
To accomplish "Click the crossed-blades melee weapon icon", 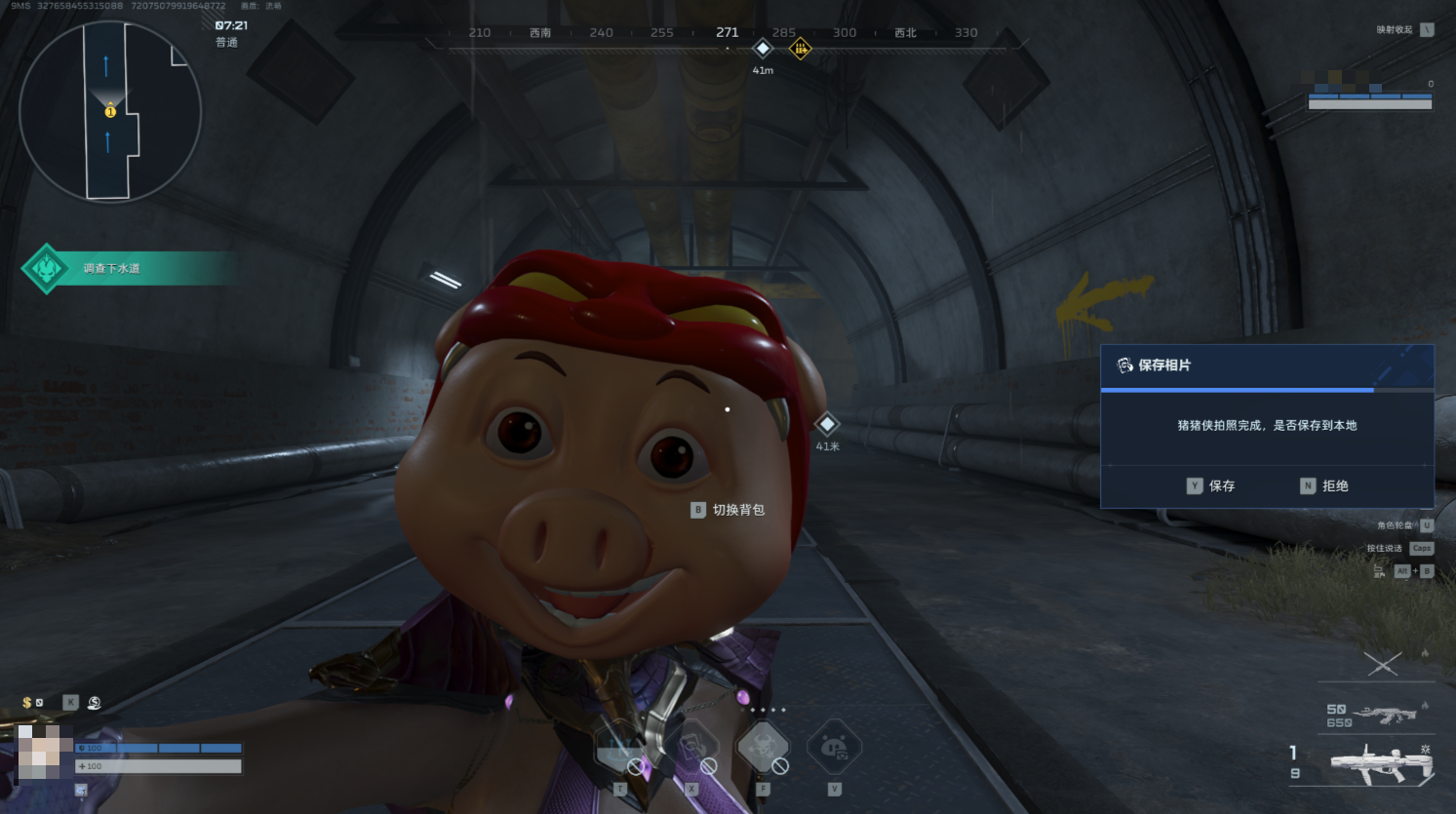I will pyautogui.click(x=1383, y=665).
